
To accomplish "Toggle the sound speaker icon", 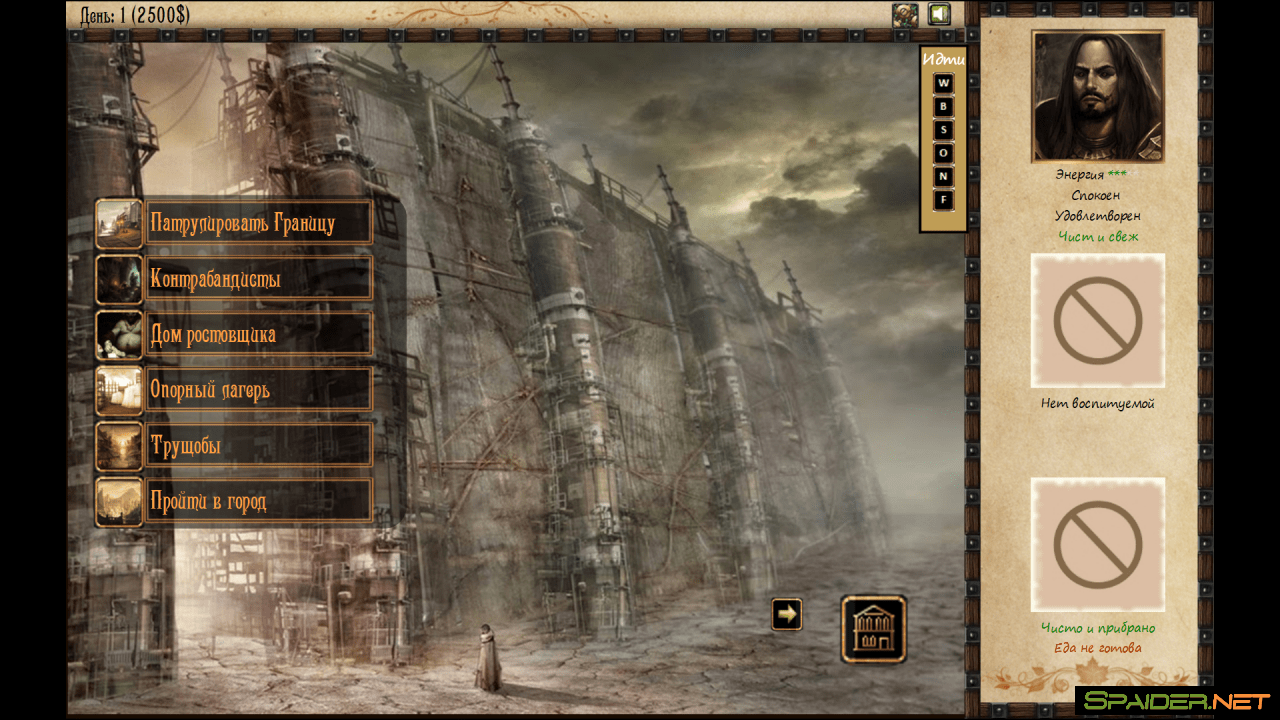I will (938, 14).
